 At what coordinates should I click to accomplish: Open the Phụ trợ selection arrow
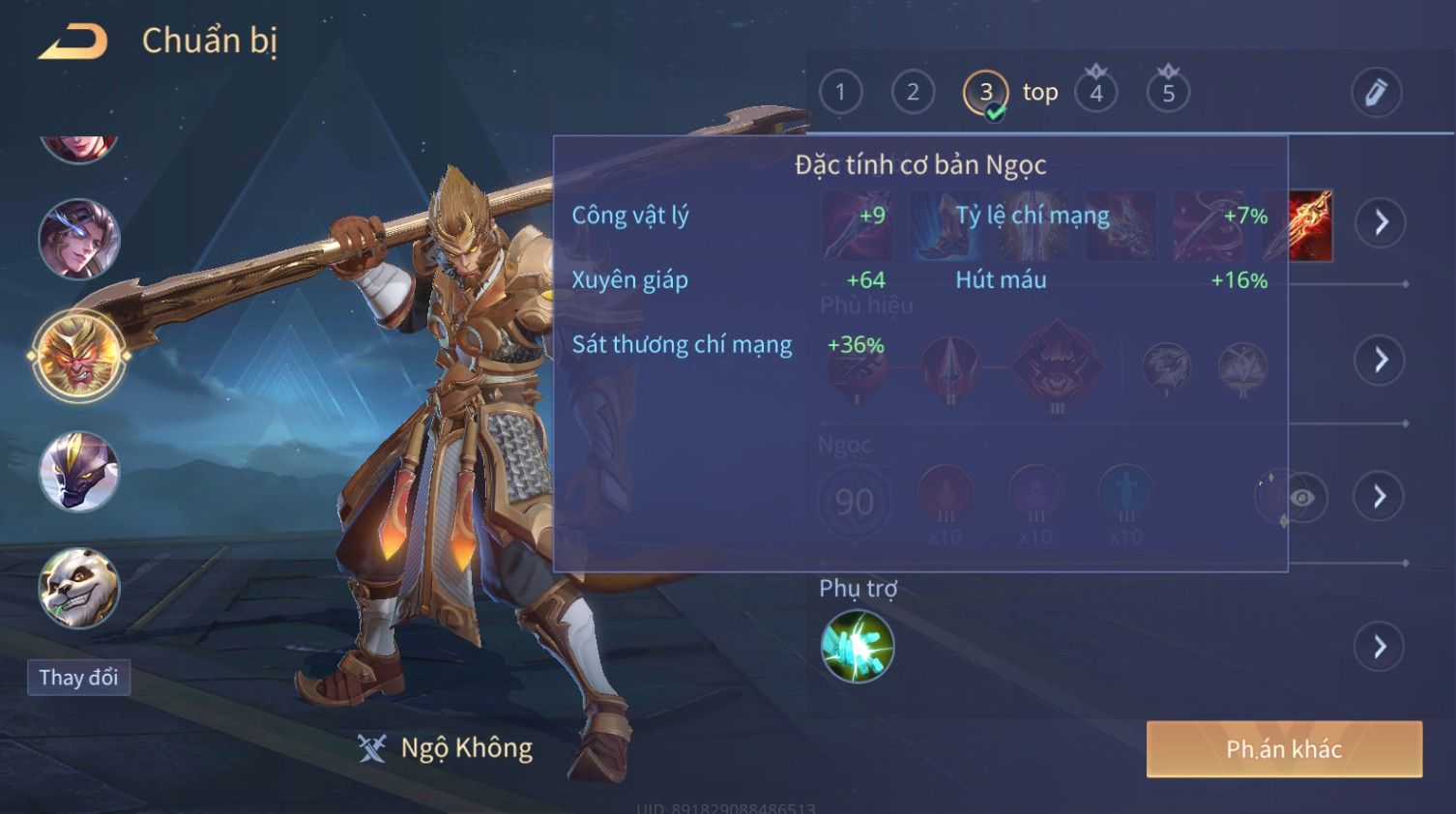click(1381, 647)
